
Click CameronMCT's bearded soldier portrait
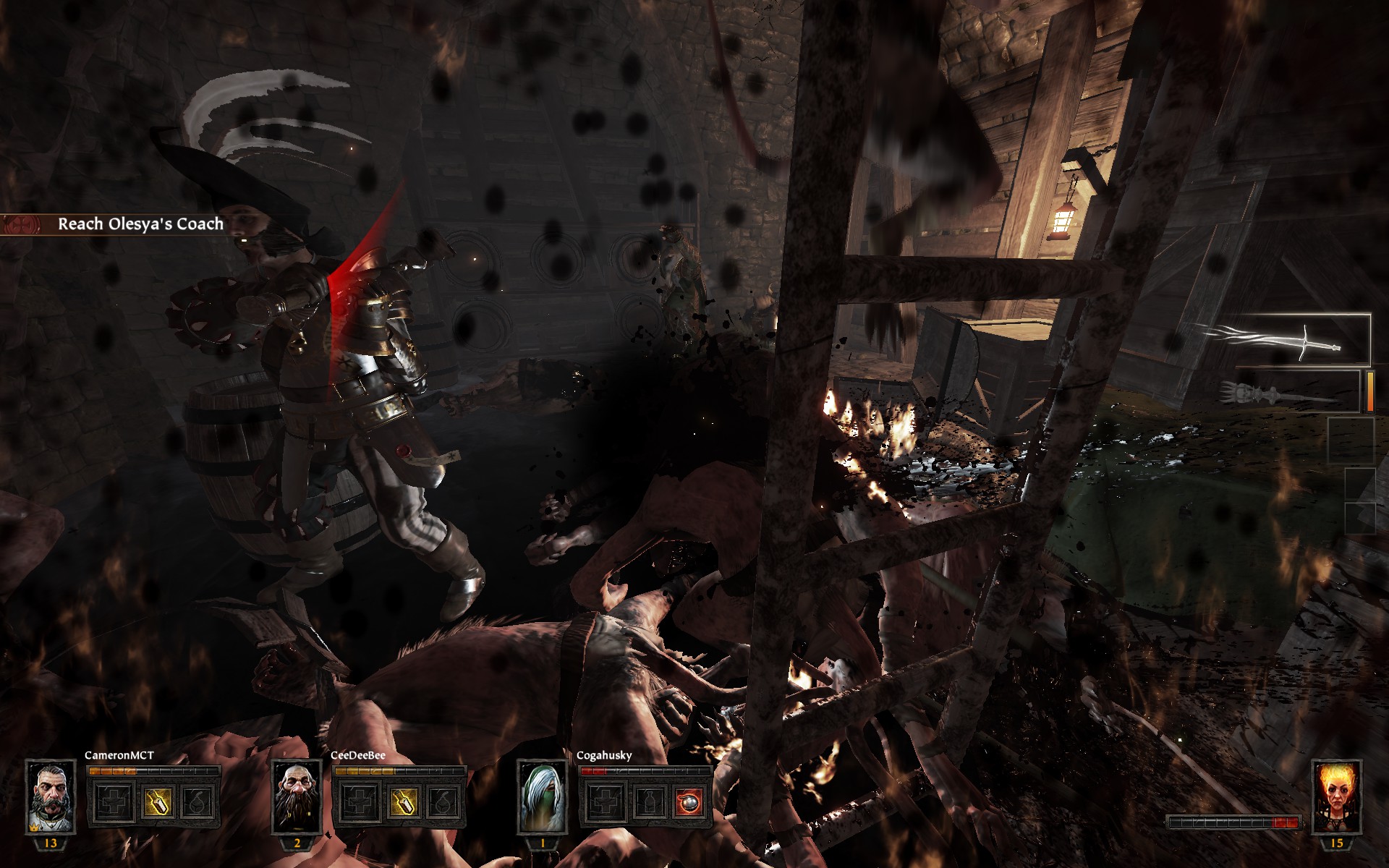(51, 796)
